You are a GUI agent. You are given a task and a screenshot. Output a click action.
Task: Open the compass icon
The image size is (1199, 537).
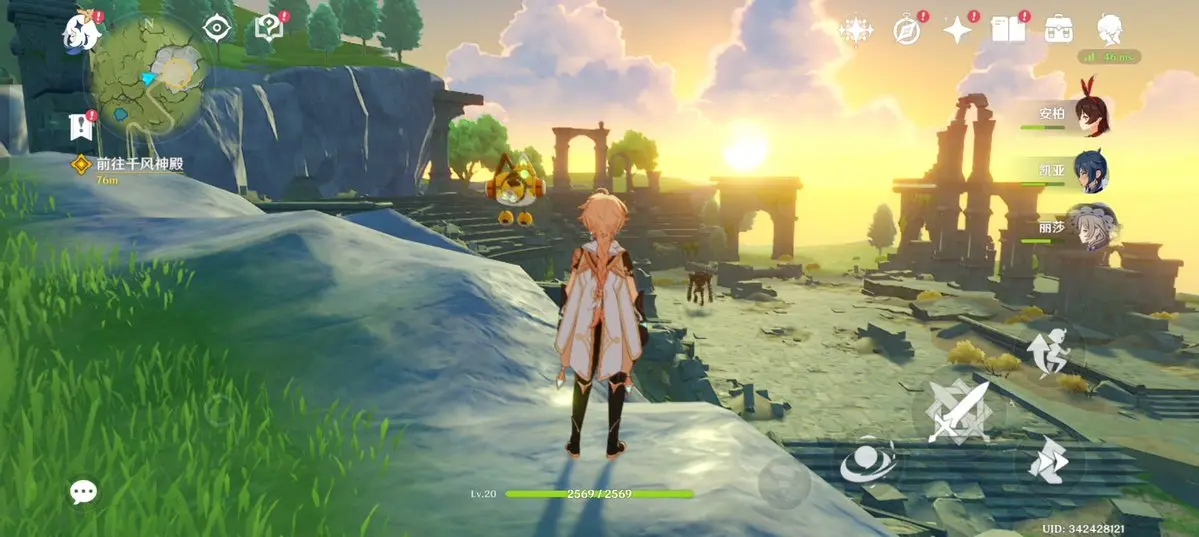coord(907,30)
